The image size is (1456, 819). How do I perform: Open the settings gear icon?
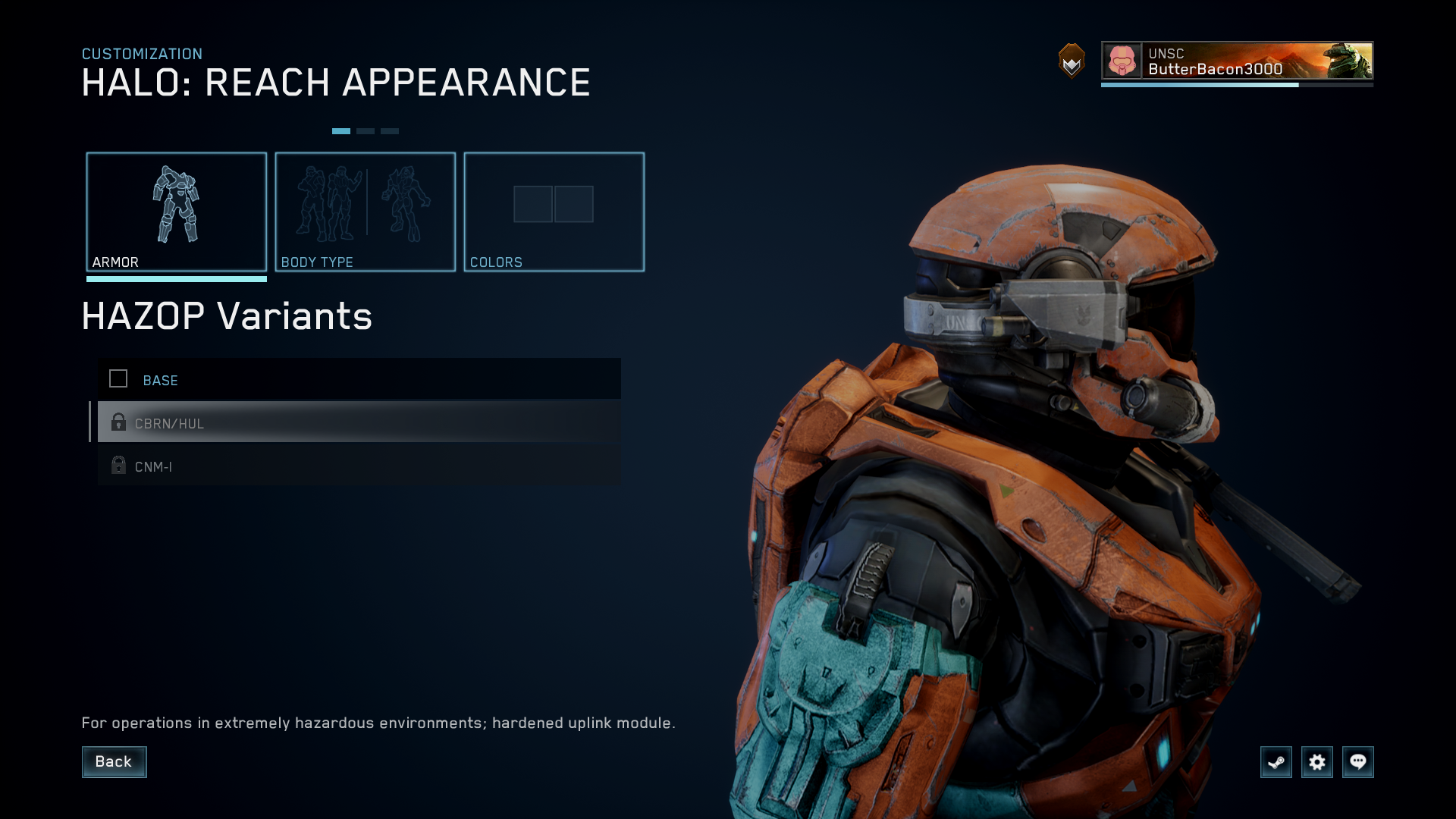(x=1317, y=762)
